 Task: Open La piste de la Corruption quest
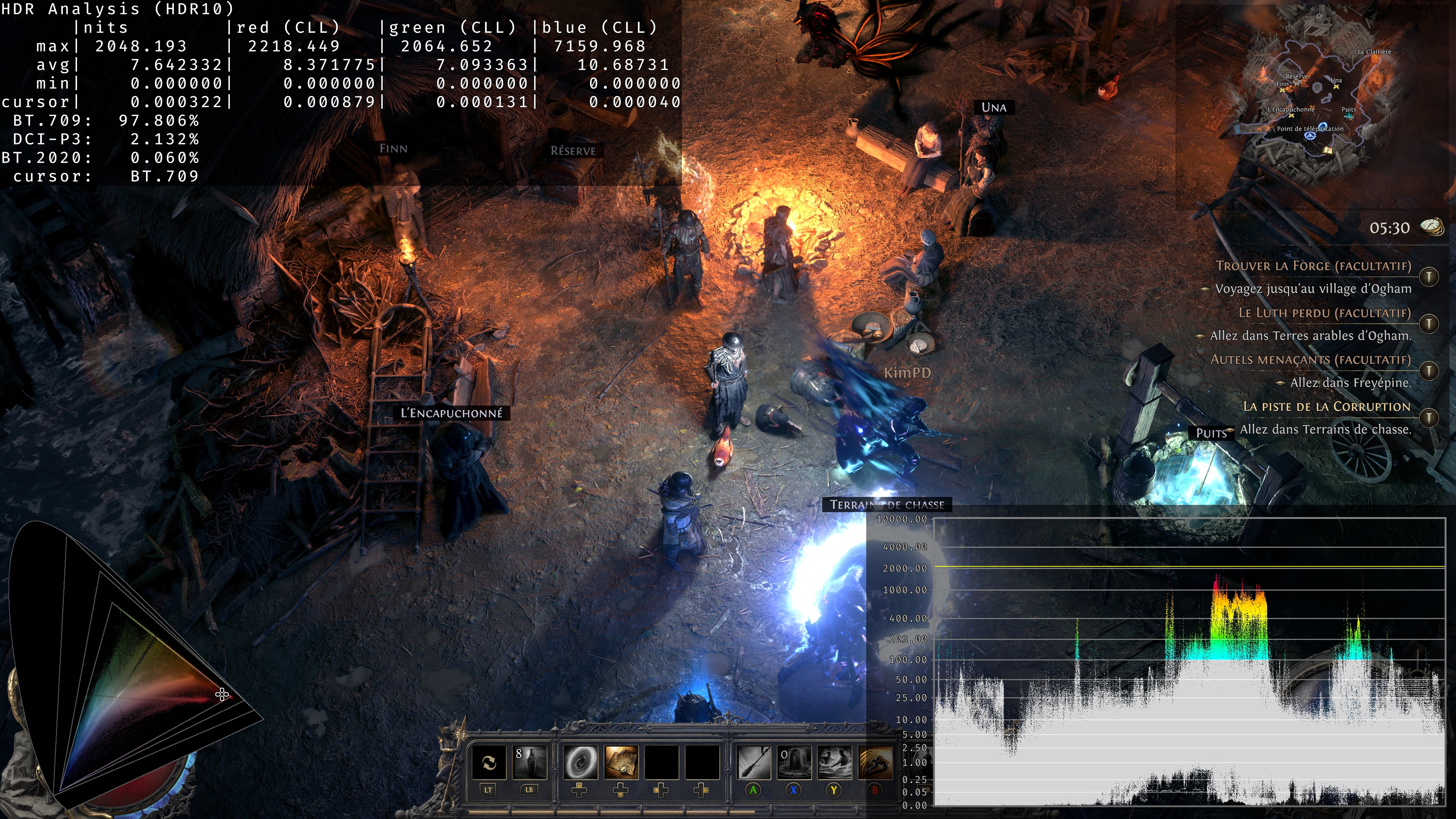point(1327,406)
